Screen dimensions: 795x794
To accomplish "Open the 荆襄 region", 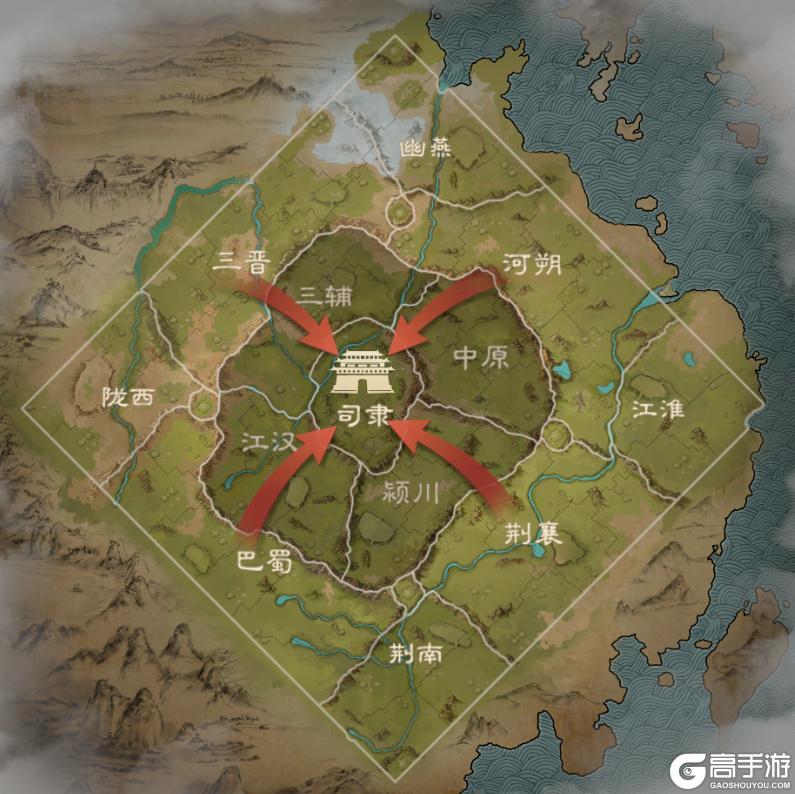I will (531, 534).
